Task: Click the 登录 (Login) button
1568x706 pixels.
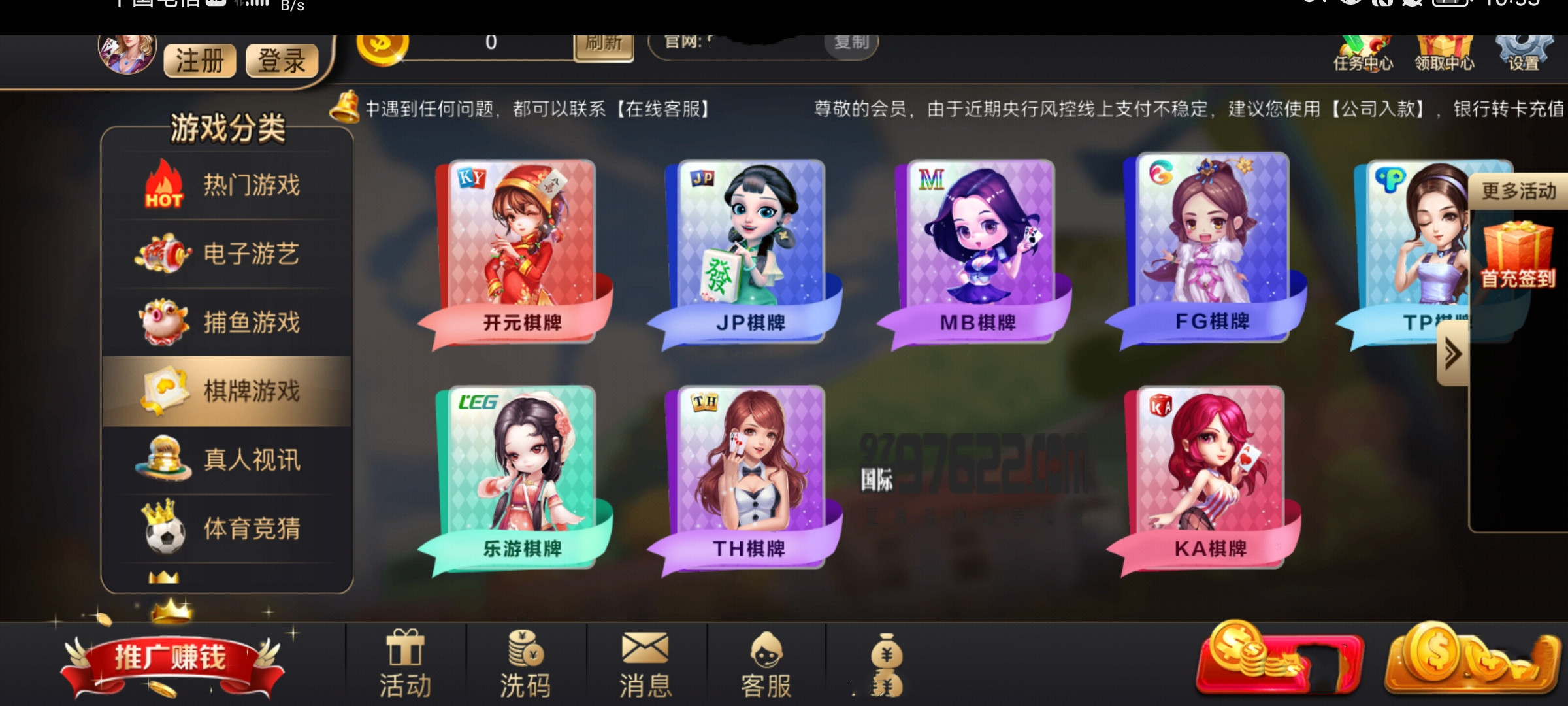Action: coord(282,61)
